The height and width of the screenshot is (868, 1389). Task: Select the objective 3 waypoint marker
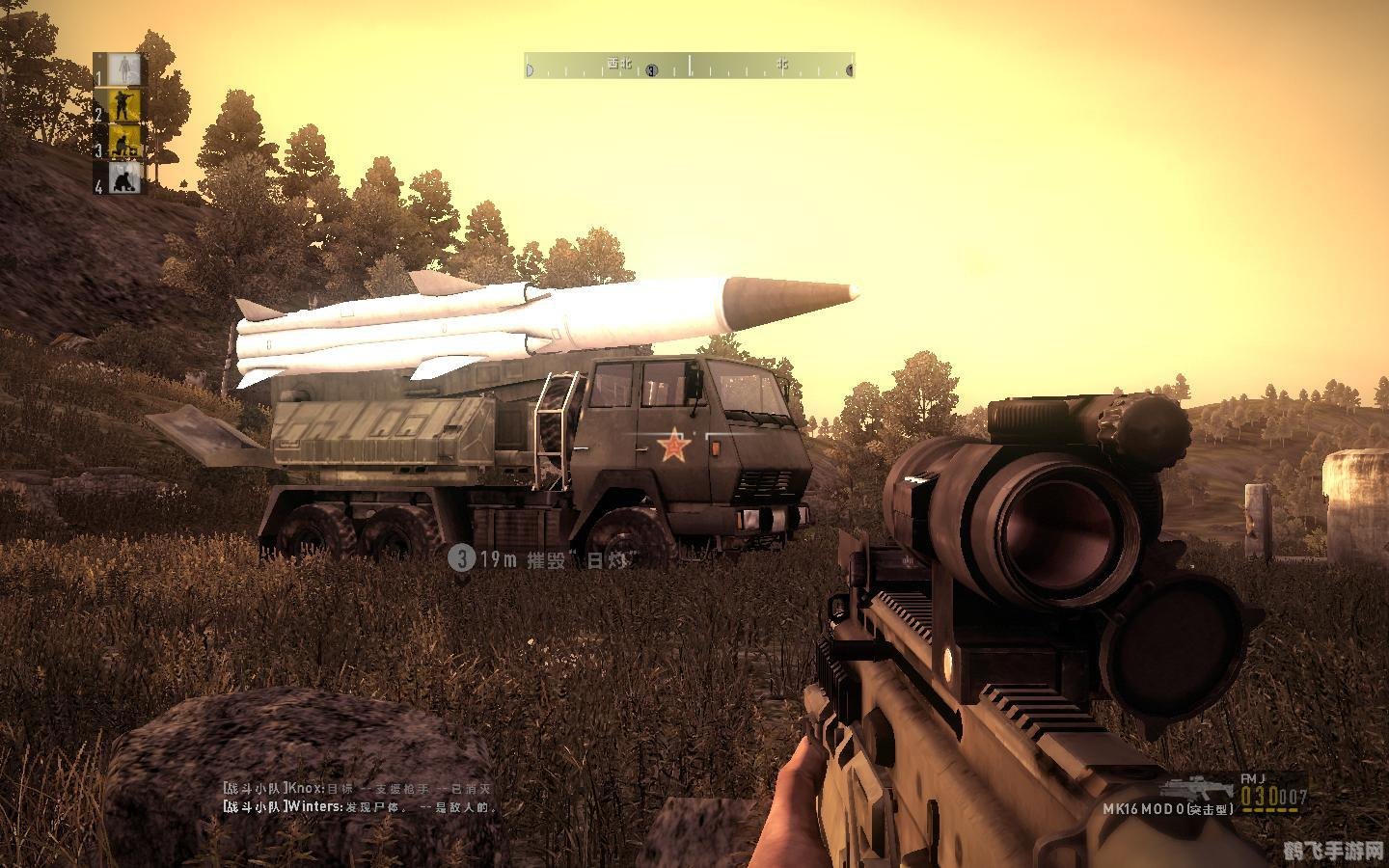(x=463, y=558)
